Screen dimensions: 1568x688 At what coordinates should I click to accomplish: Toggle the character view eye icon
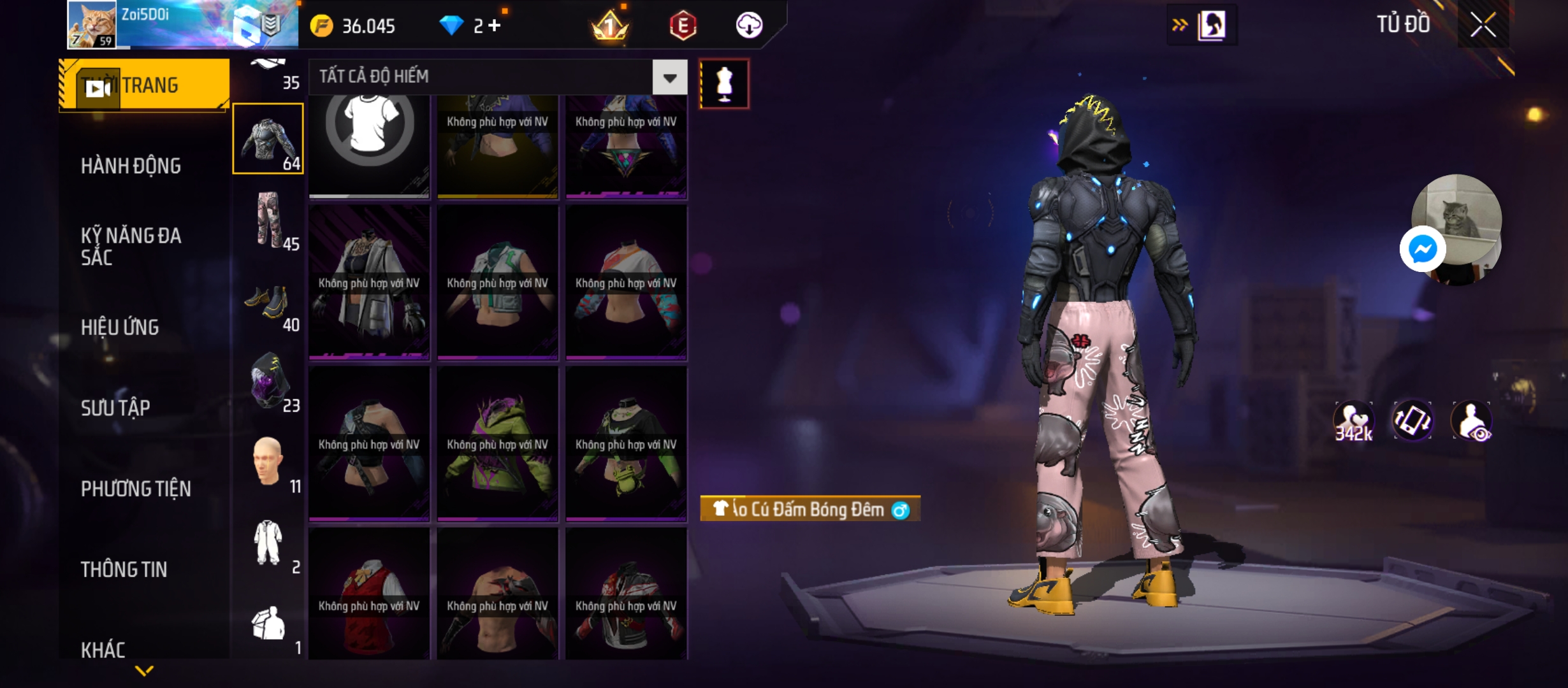[x=1472, y=420]
